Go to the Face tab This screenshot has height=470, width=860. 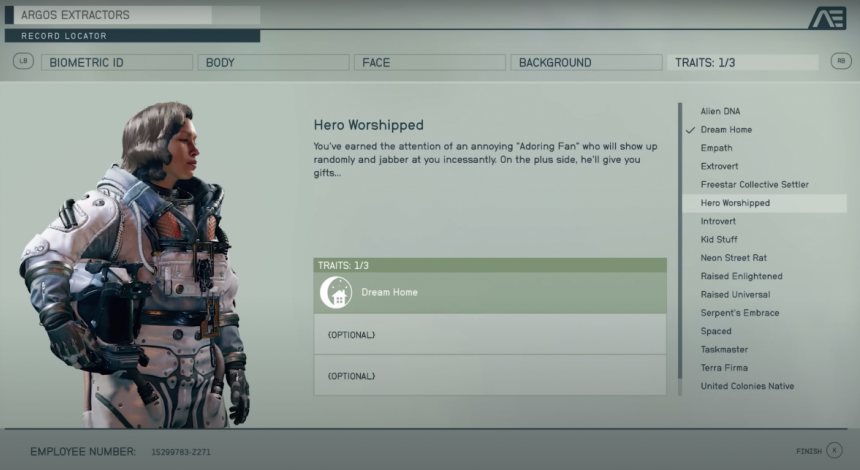(428, 62)
